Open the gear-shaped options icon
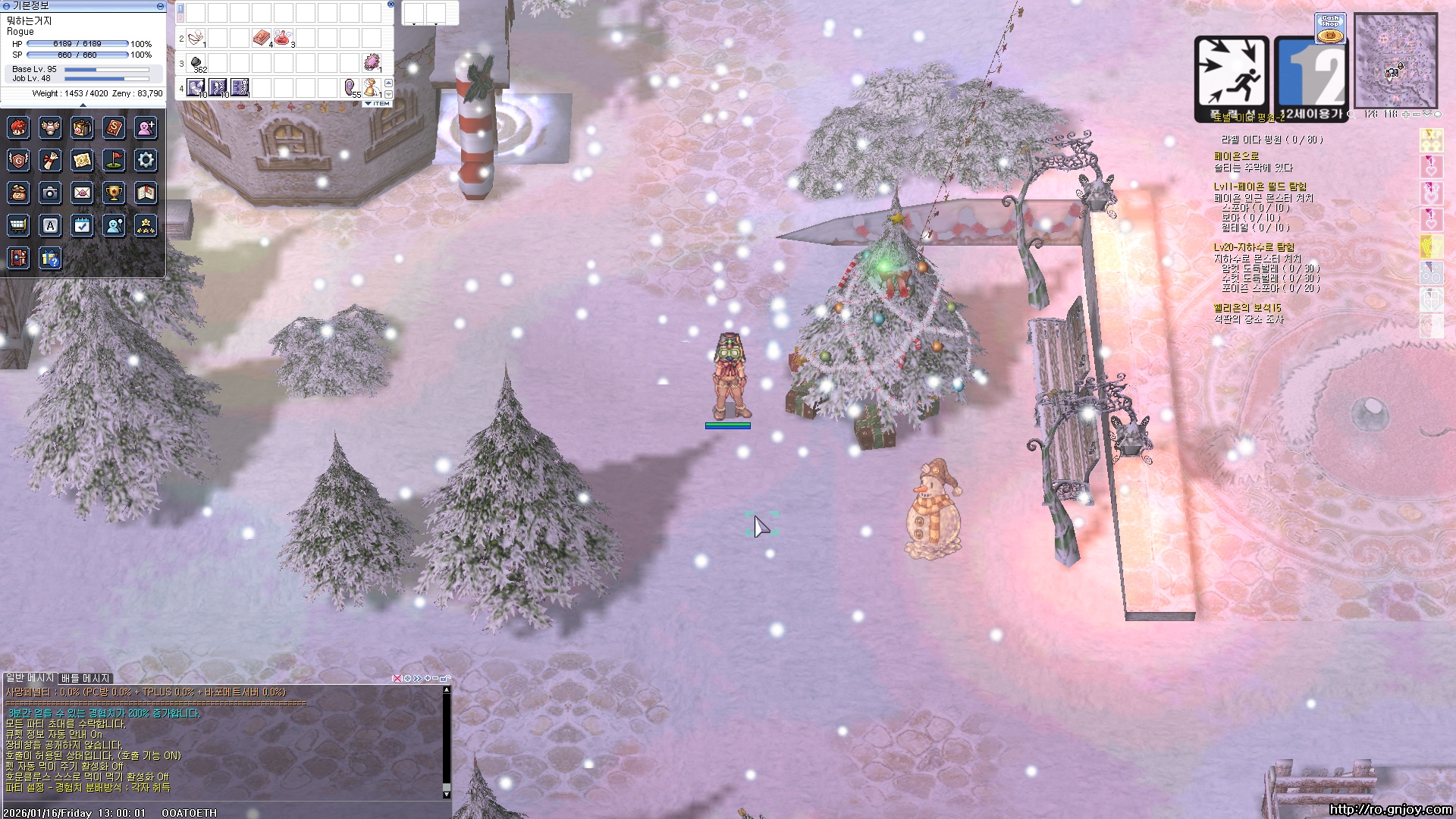Viewport: 1456px width, 819px height. (146, 160)
